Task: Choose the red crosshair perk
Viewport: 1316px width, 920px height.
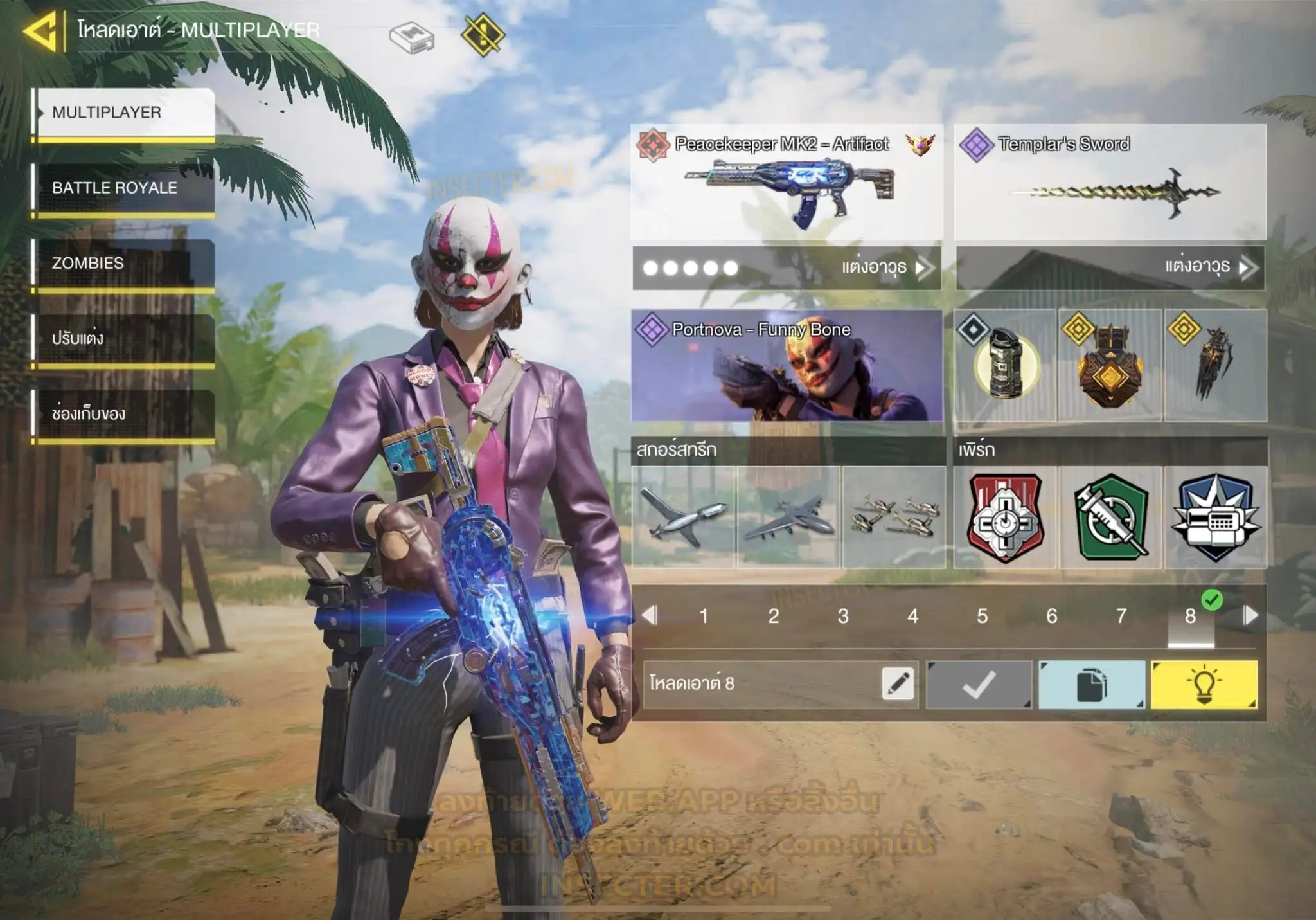Action: click(1005, 518)
